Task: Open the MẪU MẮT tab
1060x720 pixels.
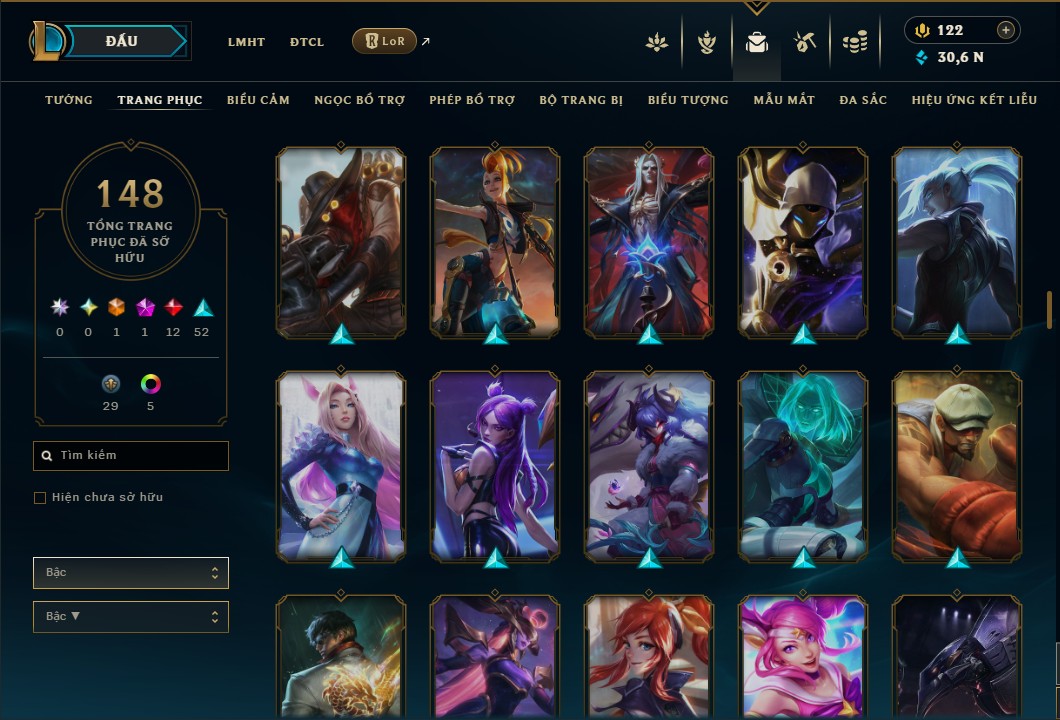Action: 784,100
